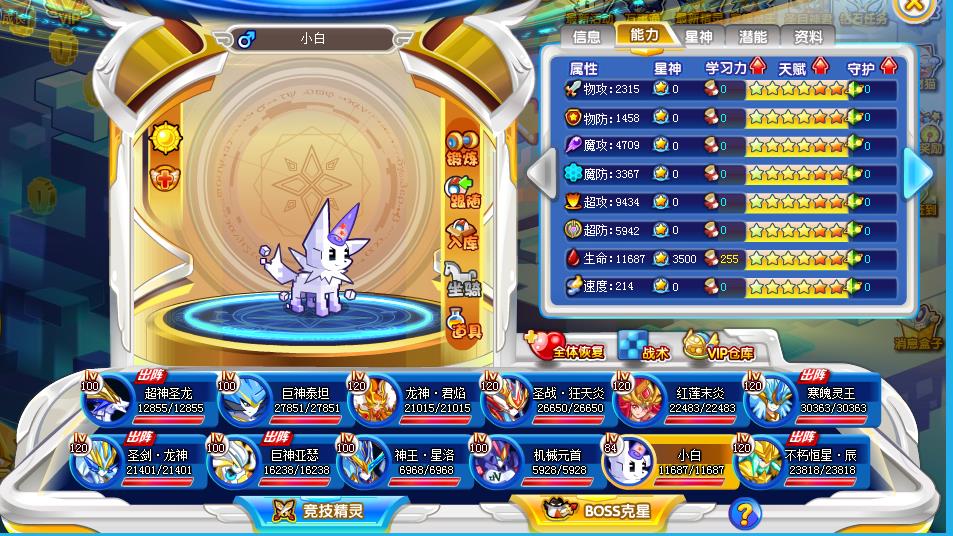Image resolution: width=953 pixels, height=536 pixels.
Task: Send pet to storage with 入库
Action: tap(462, 236)
